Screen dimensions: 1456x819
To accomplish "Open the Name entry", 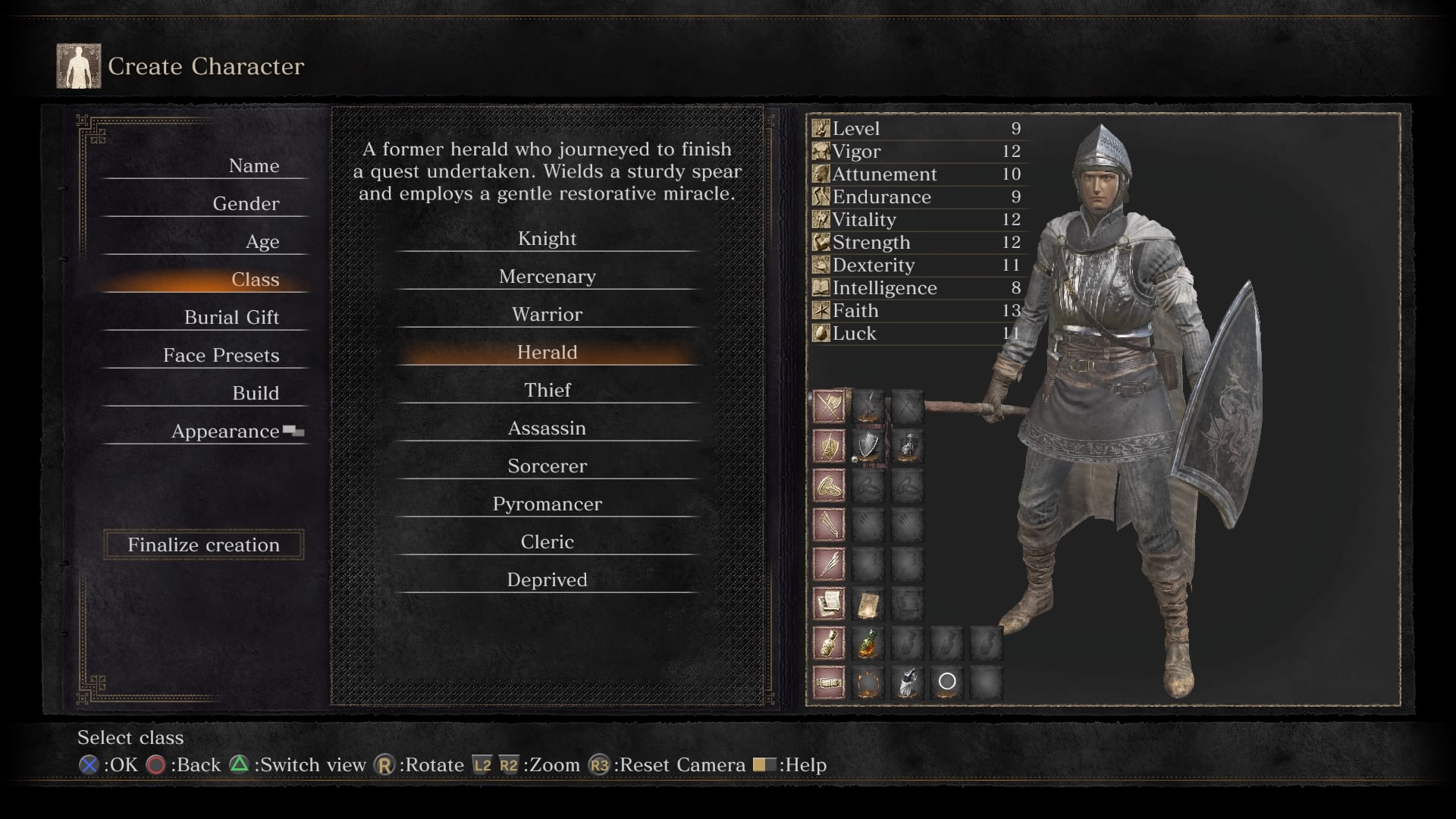I will point(254,166).
